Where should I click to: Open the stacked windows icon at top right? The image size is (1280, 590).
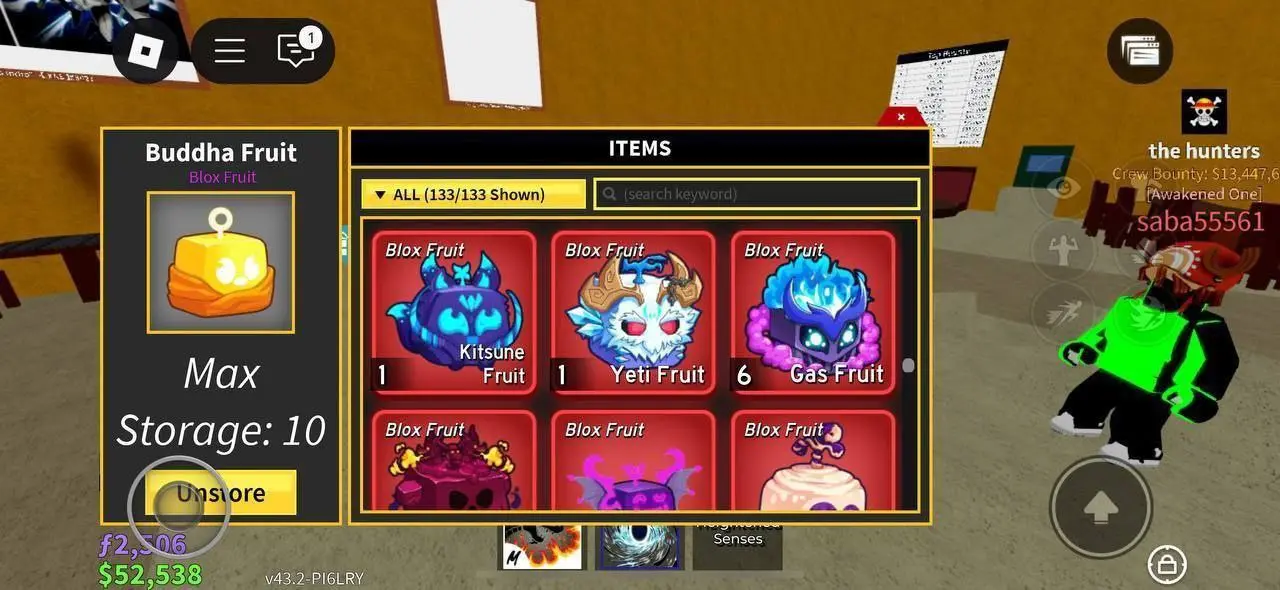[x=1140, y=51]
